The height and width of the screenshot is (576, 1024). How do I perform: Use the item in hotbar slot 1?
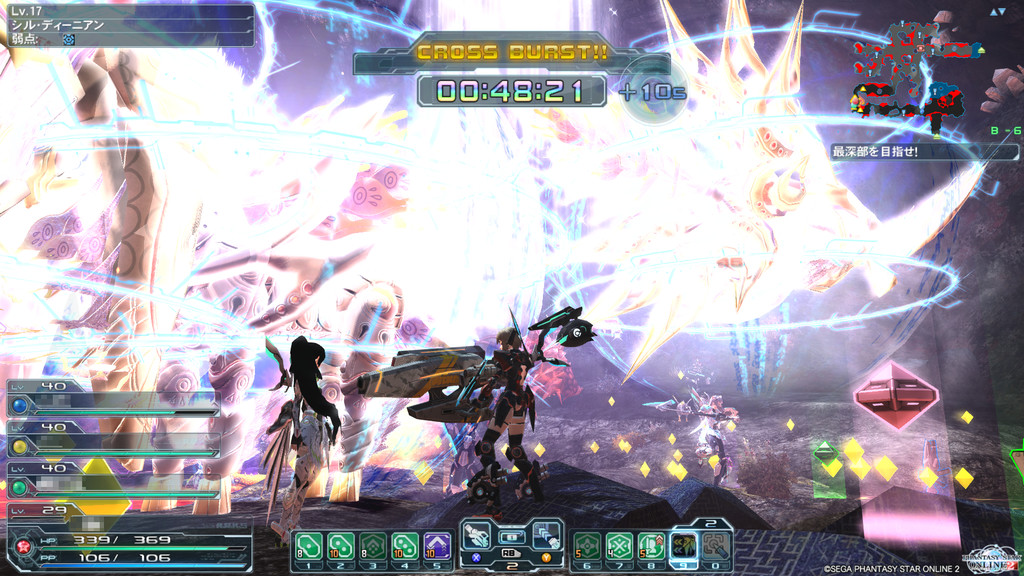tap(307, 546)
